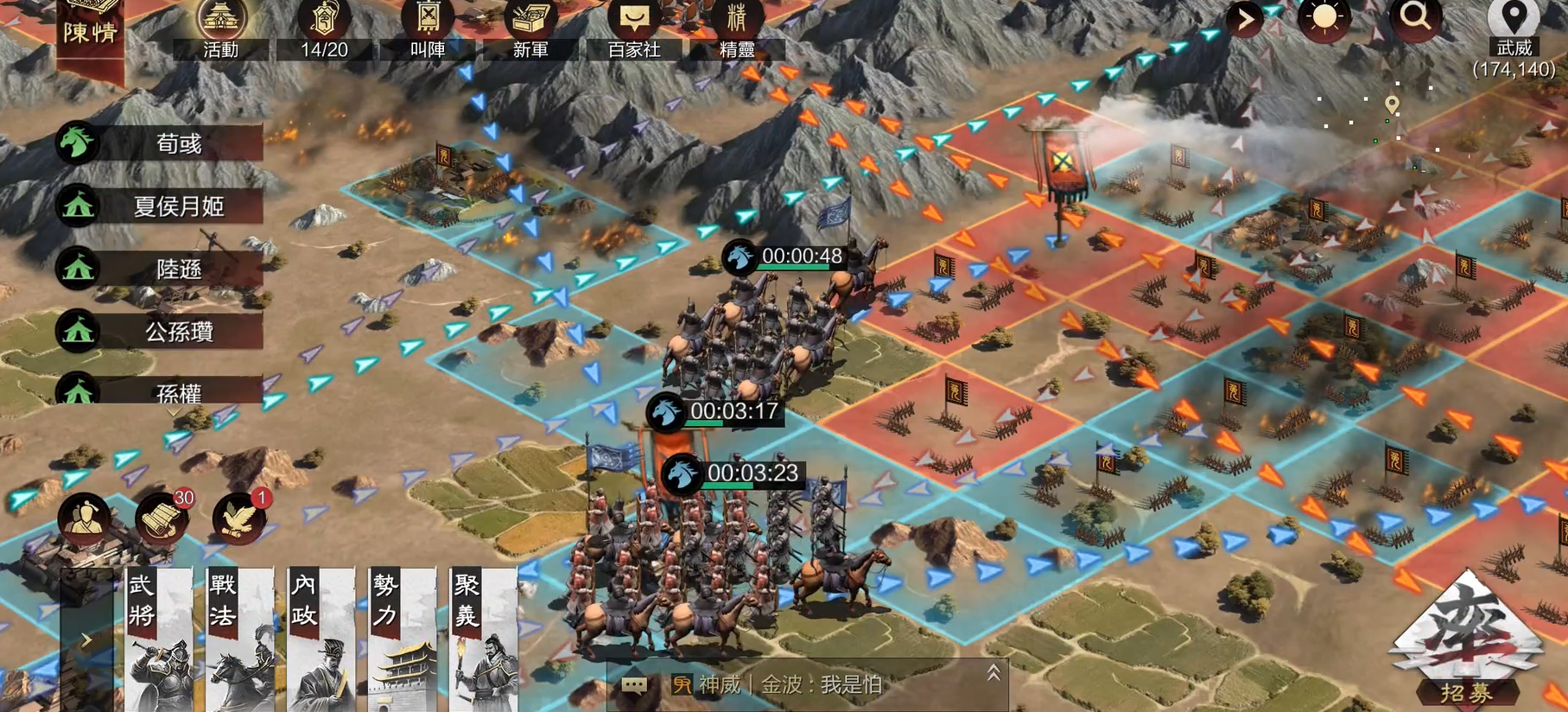Open the 百家社 society icon

tap(635, 19)
